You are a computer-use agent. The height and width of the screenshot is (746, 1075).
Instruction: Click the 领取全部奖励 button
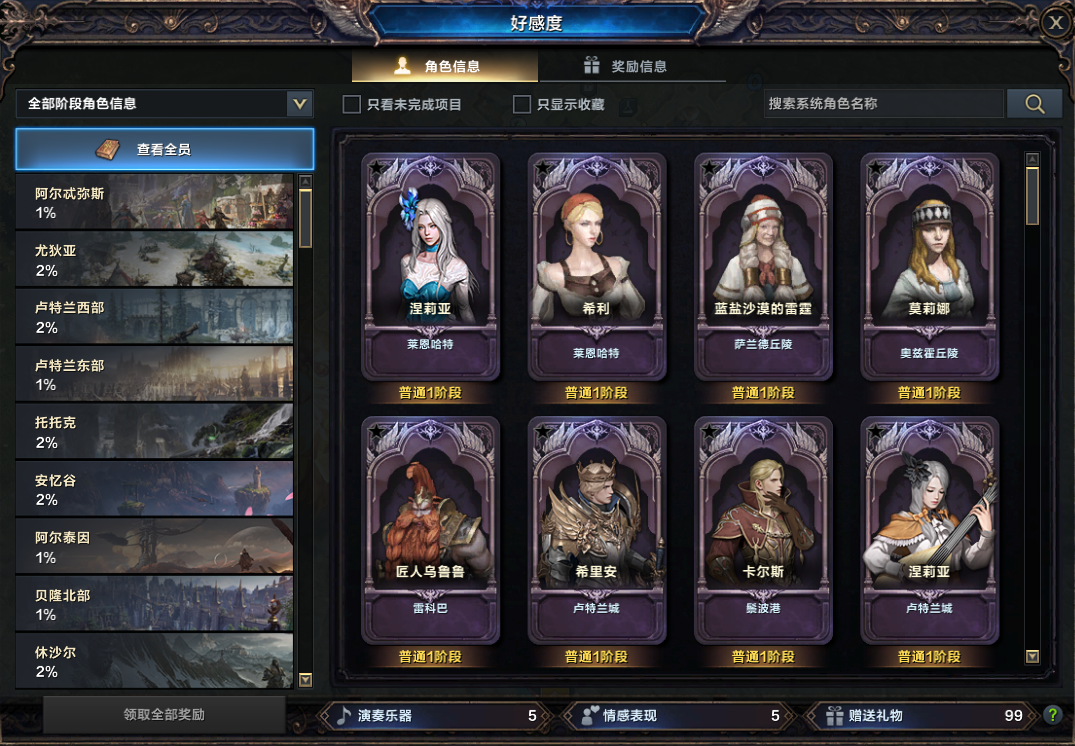click(164, 715)
